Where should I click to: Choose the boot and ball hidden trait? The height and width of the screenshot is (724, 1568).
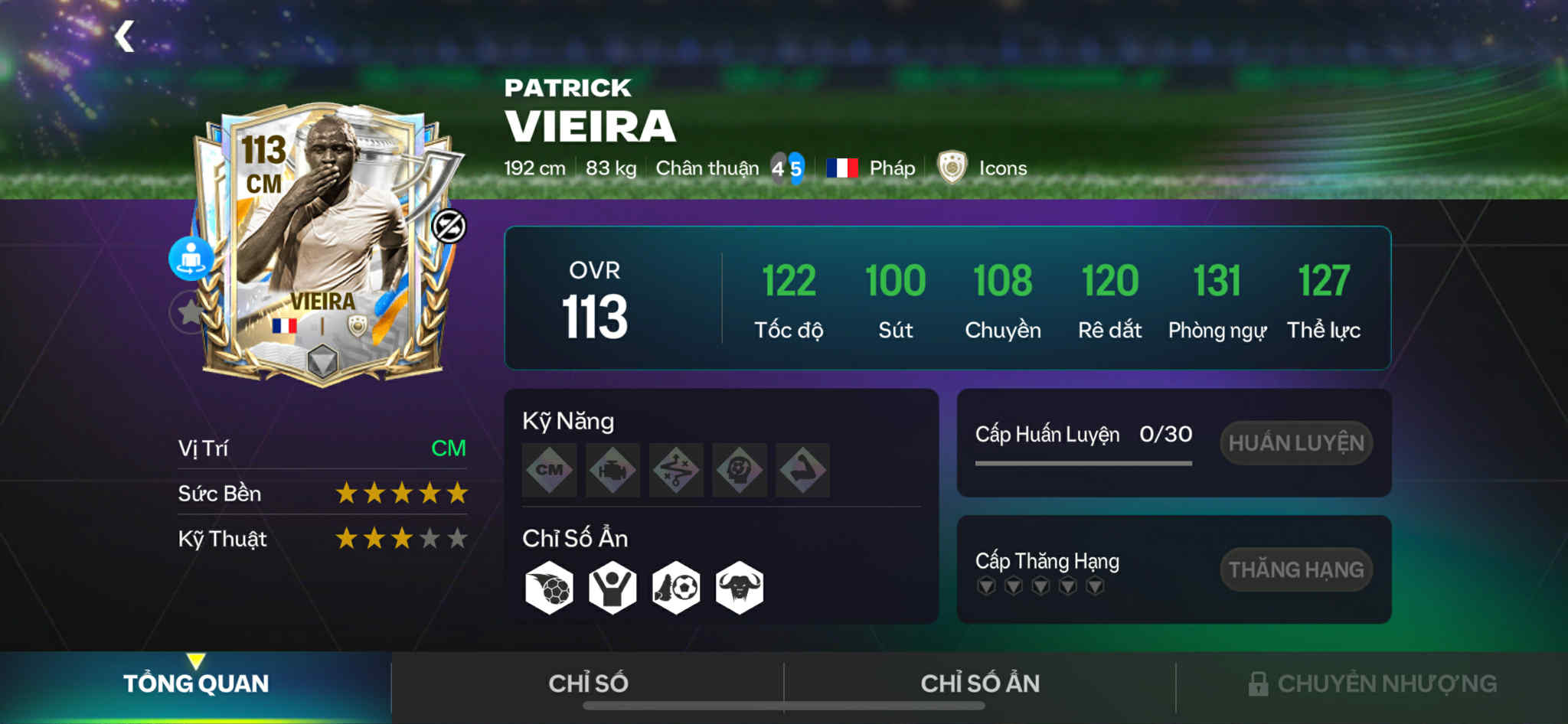(676, 588)
